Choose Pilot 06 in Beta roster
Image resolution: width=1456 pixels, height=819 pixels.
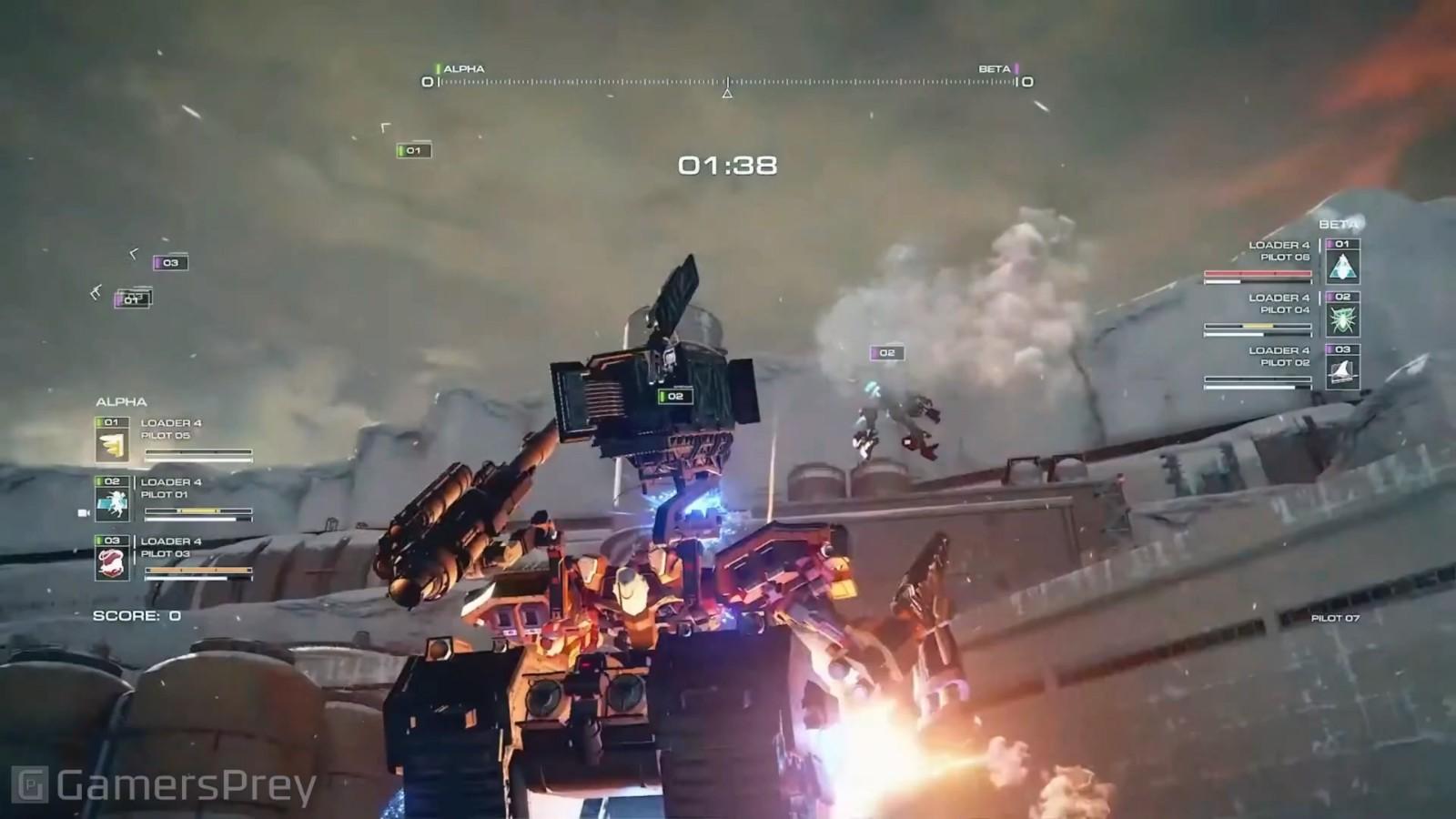coord(1285,258)
